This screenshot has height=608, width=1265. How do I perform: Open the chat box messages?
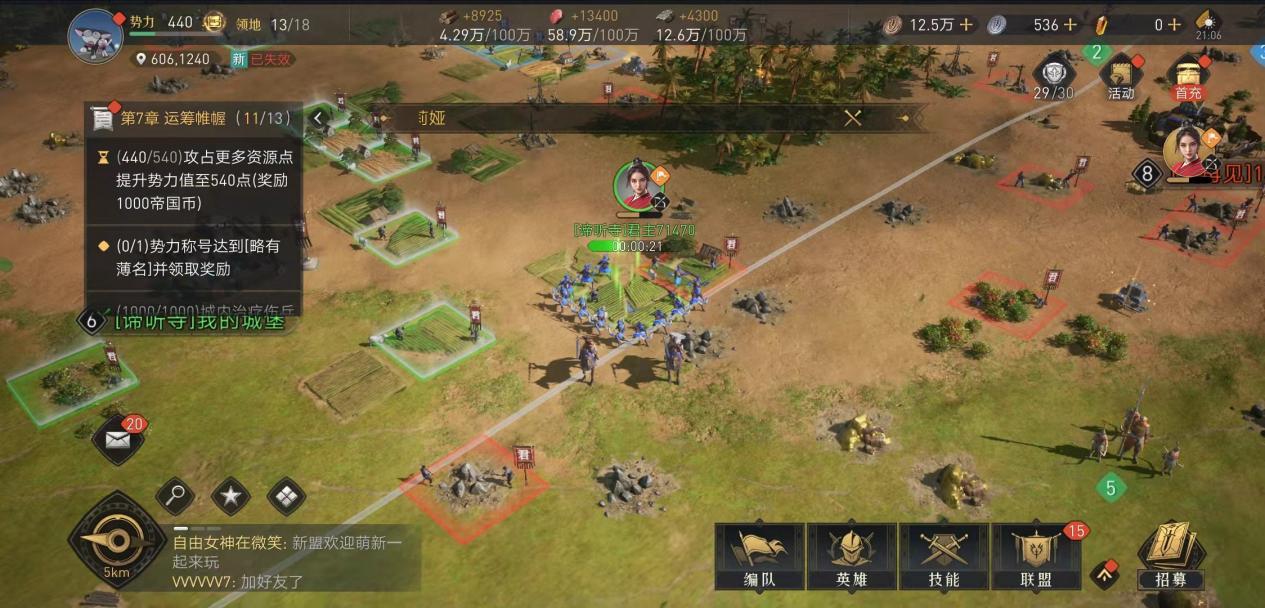point(290,561)
